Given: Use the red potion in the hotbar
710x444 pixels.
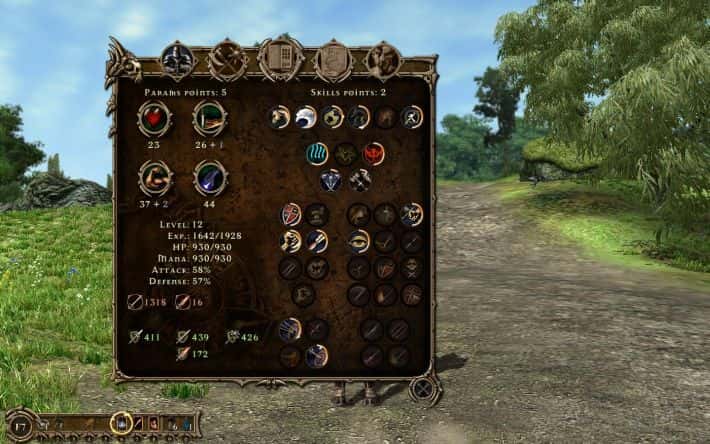Looking at the screenshot, I should [x=155, y=424].
